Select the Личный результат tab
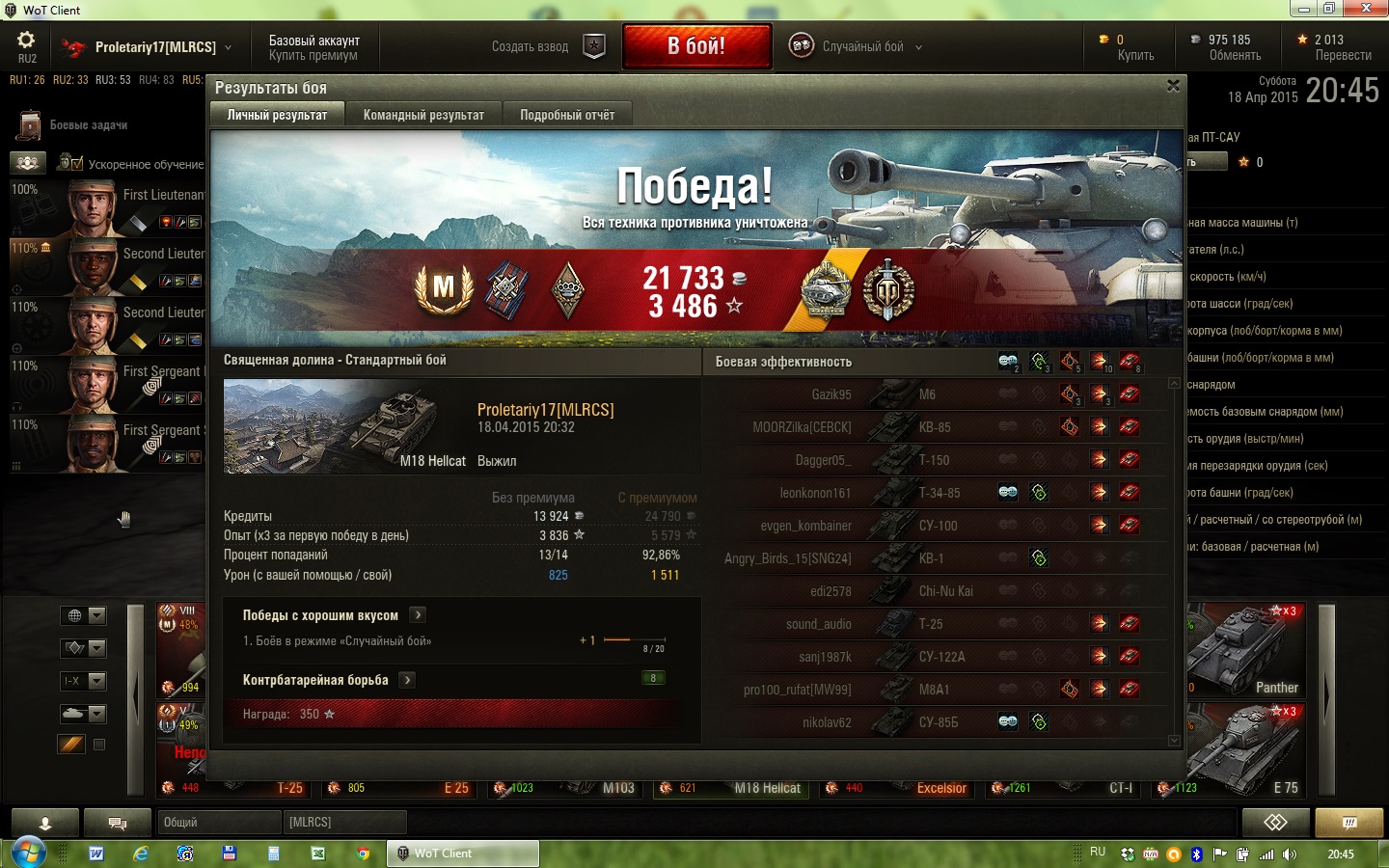Image resolution: width=1389 pixels, height=868 pixels. point(277,115)
